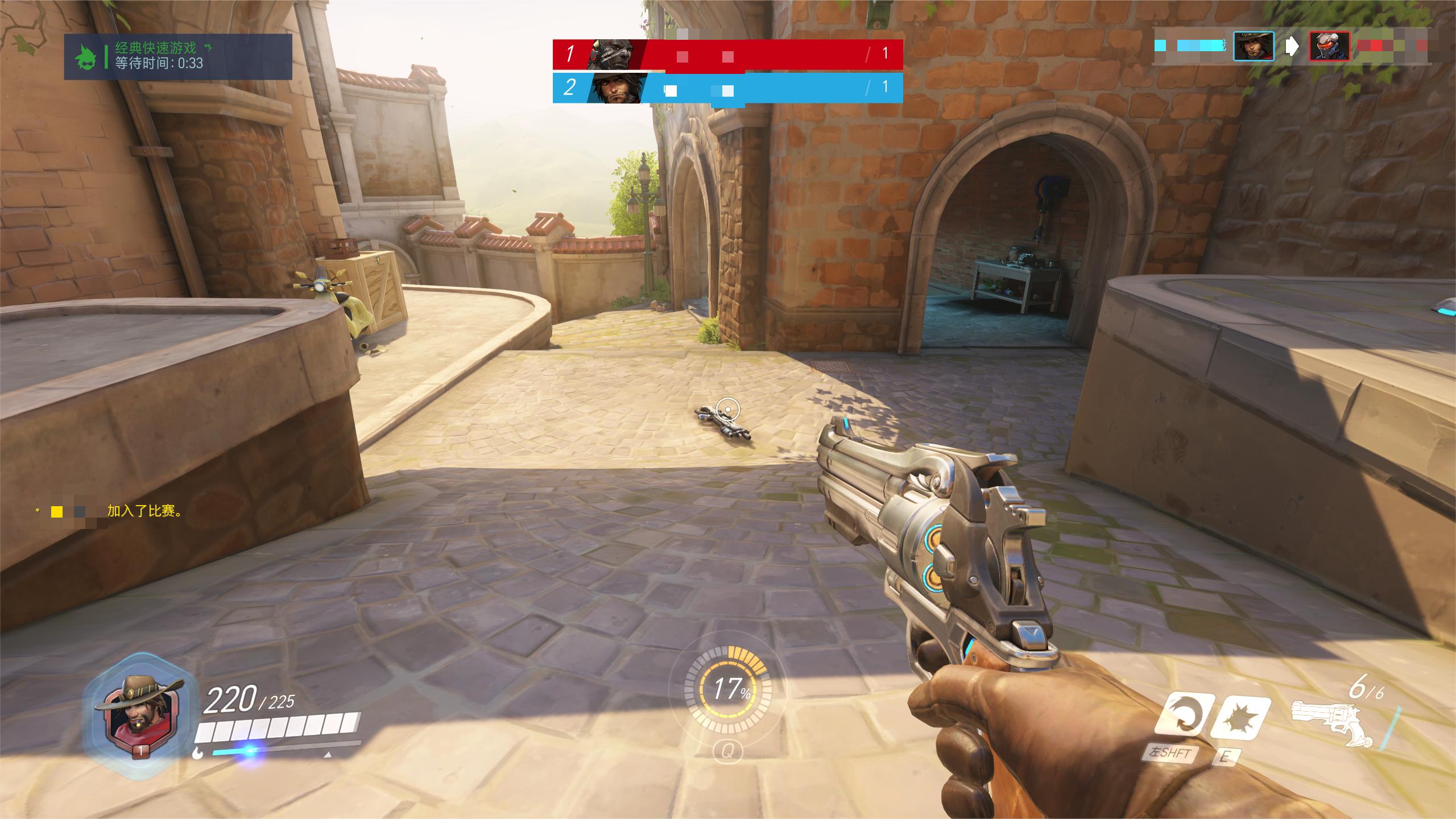Viewport: 1456px width, 819px height.
Task: Click the McCree portrait in kill feed
Action: tap(1253, 46)
